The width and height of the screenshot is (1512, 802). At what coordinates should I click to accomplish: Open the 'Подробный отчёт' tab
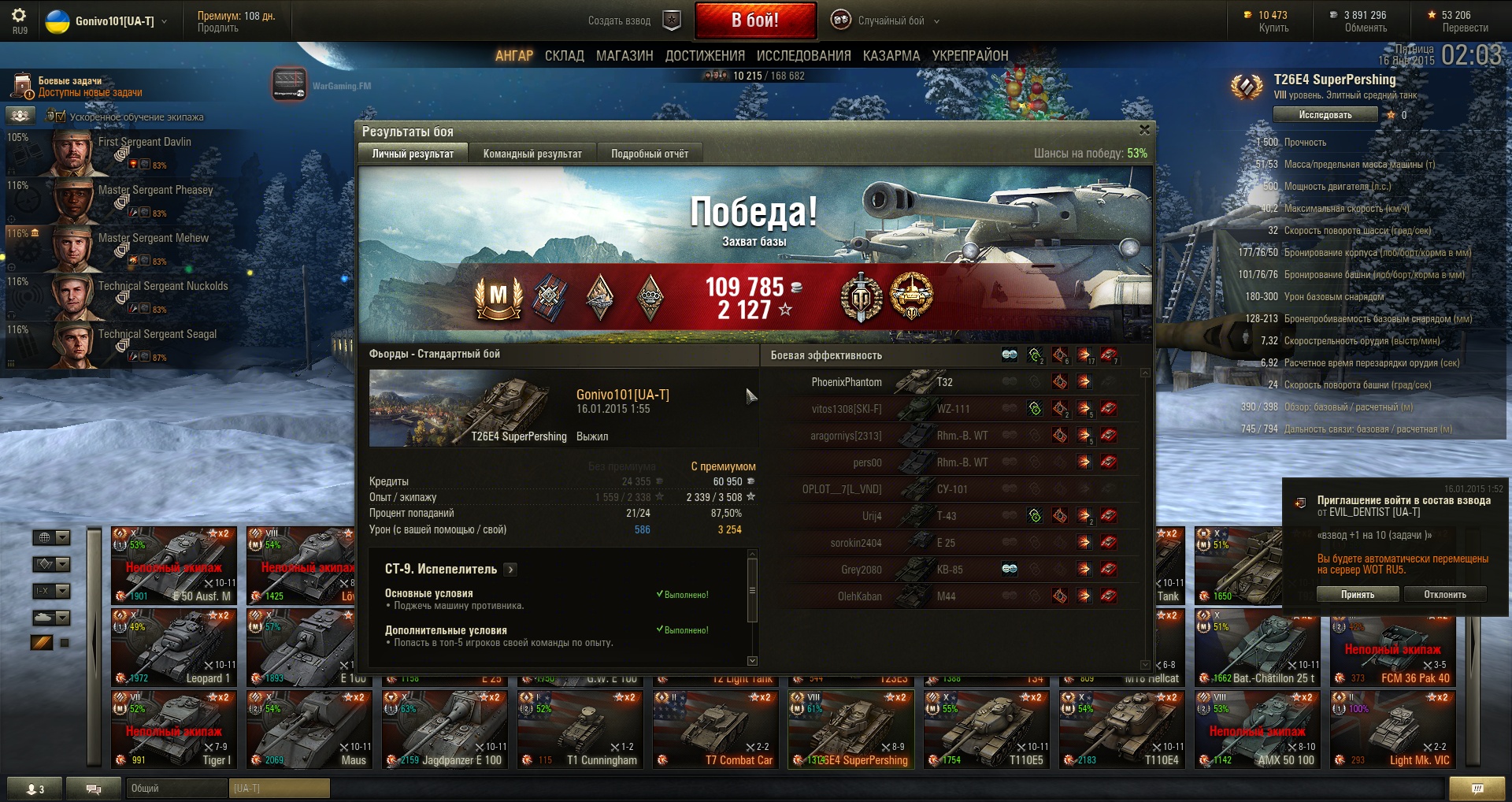[650, 154]
